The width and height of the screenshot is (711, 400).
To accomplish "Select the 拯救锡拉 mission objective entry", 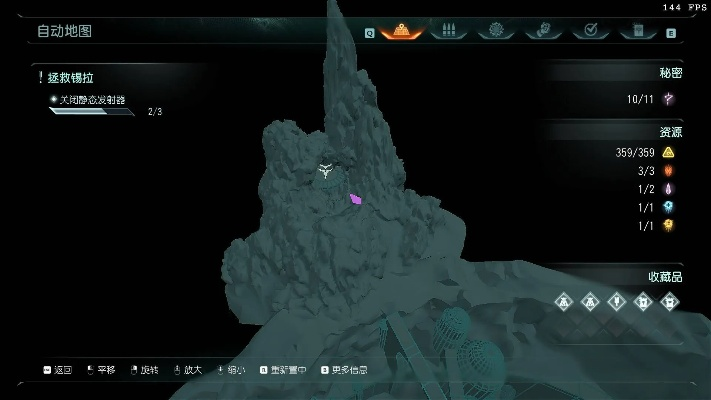I will (72, 77).
